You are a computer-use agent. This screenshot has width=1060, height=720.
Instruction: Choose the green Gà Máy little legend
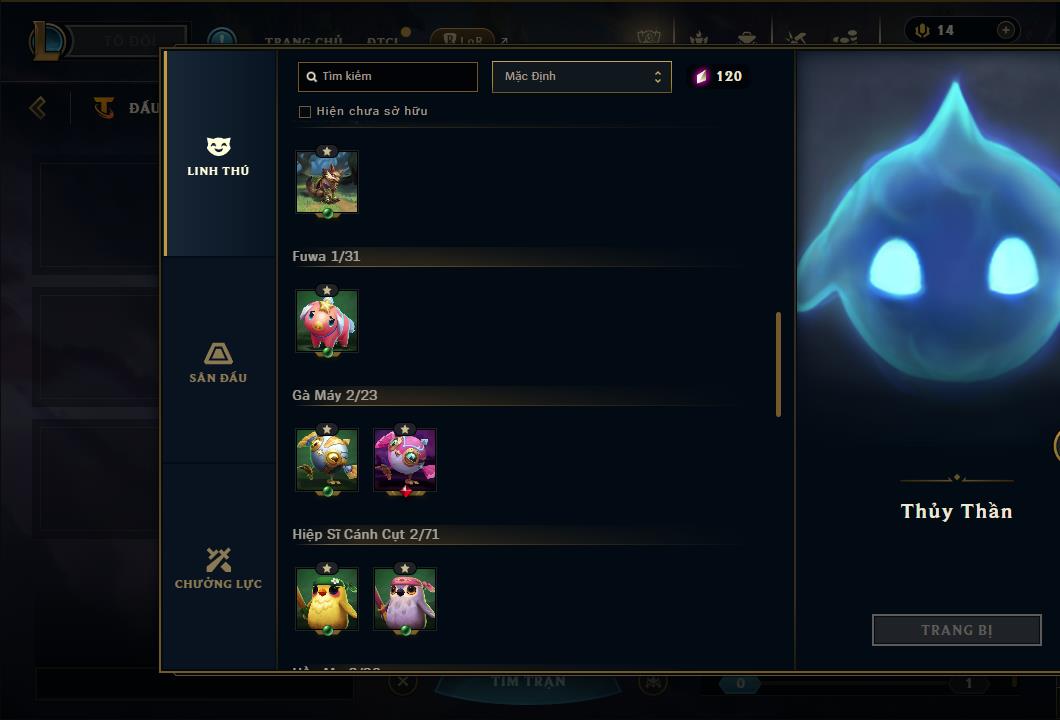click(x=327, y=460)
